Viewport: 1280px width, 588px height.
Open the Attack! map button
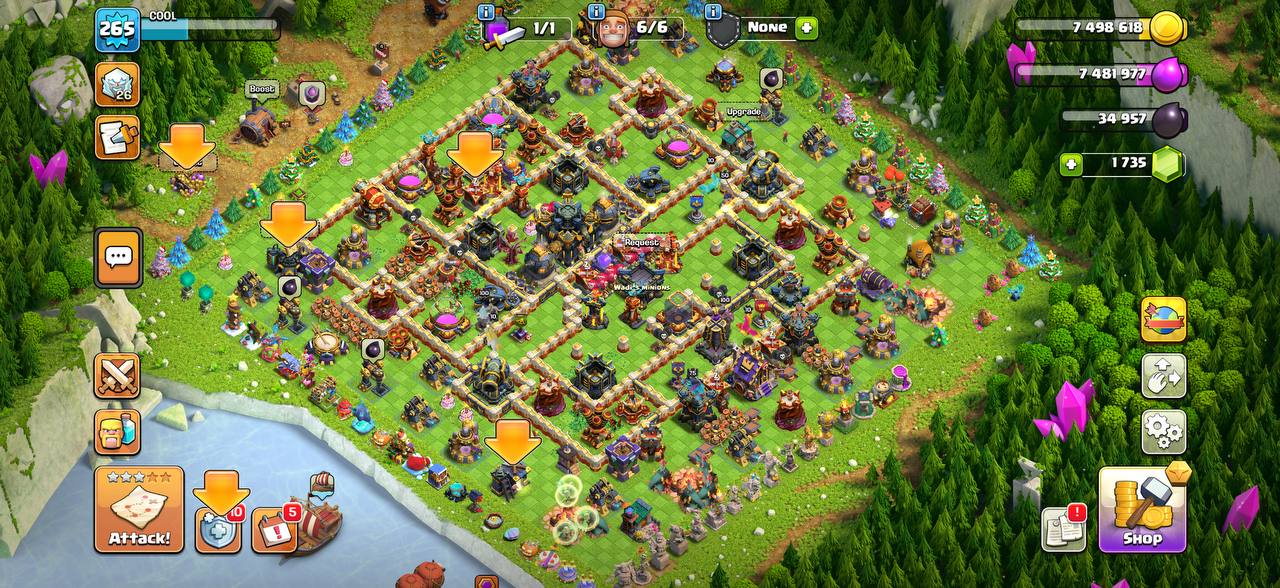pyautogui.click(x=139, y=510)
